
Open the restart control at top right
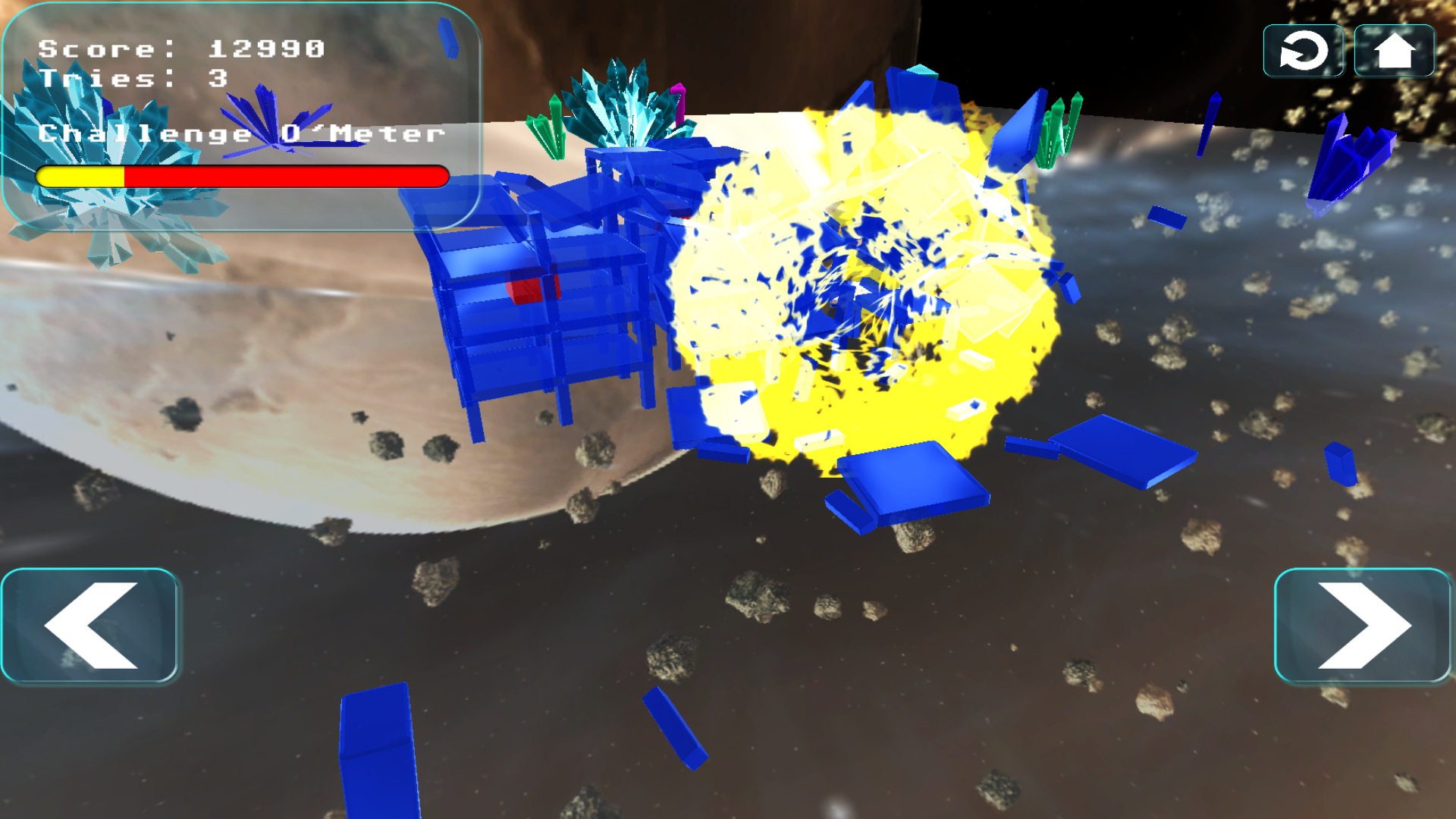1303,51
